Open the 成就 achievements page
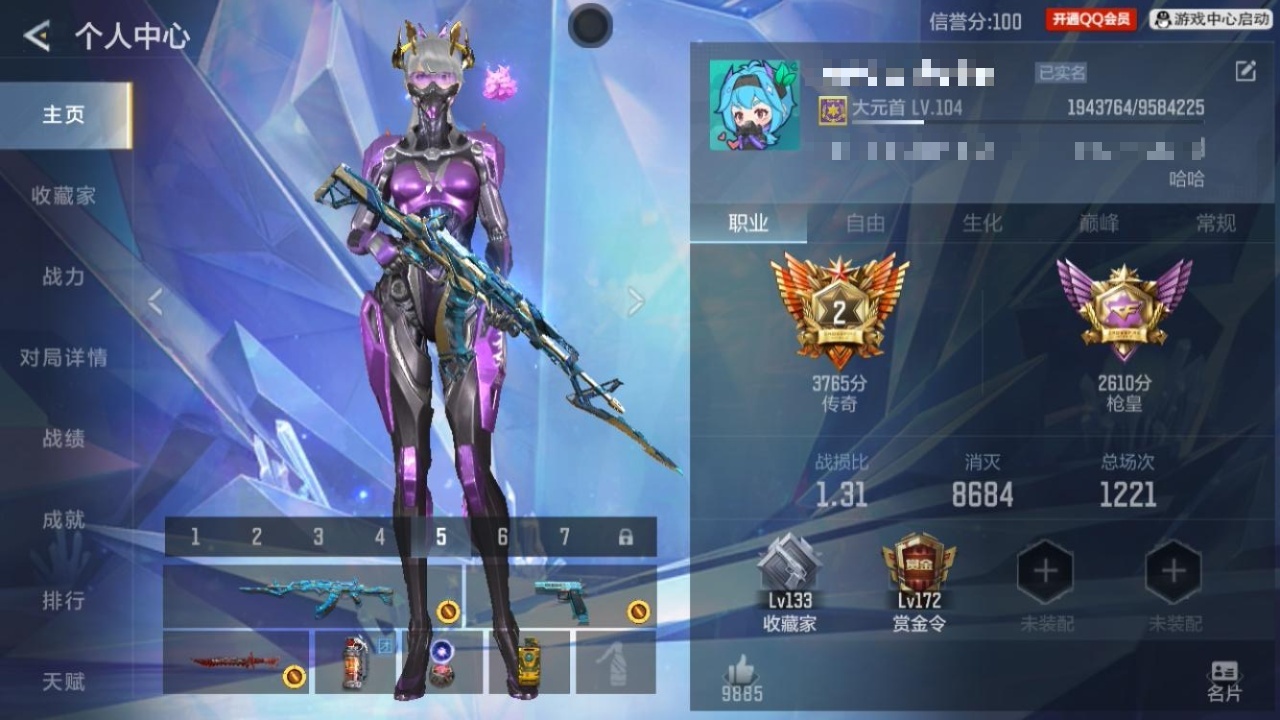The image size is (1280, 720). pyautogui.click(x=64, y=520)
